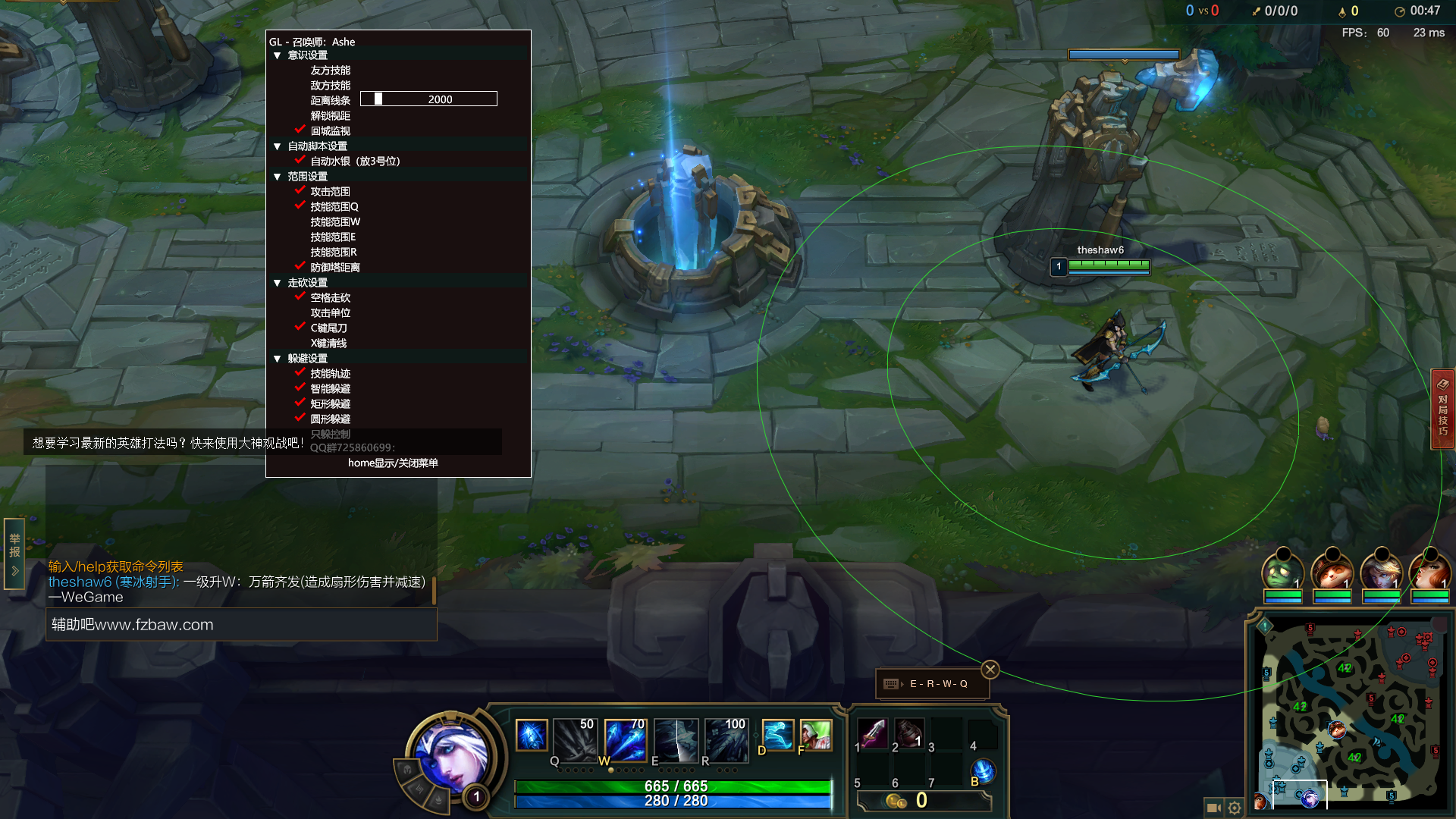Cast the Flash summoner spell on D

[777, 736]
